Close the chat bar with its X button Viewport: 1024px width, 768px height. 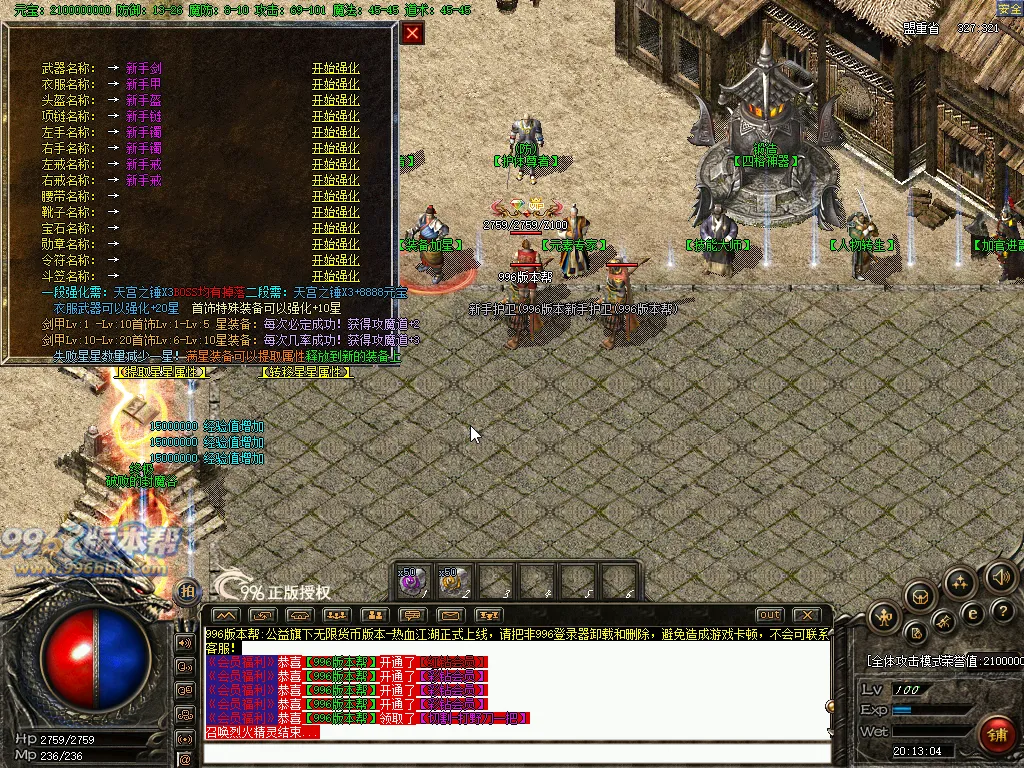pos(806,614)
